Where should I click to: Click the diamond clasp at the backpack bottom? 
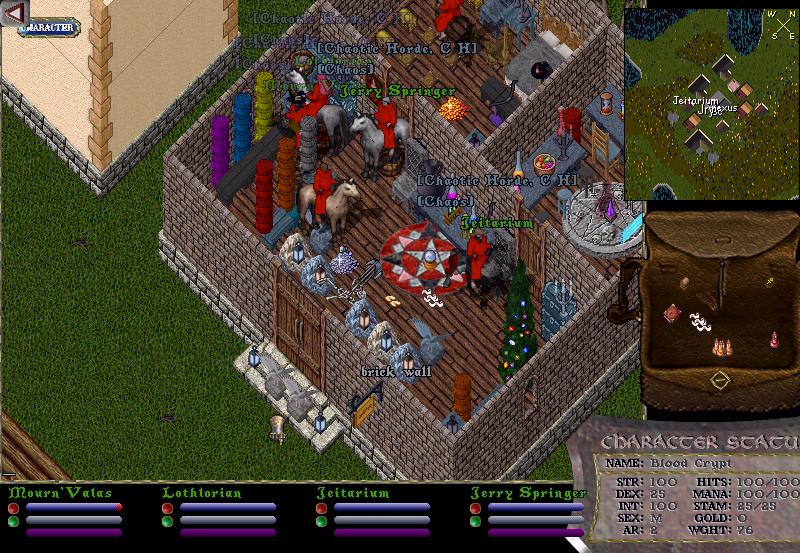point(719,380)
